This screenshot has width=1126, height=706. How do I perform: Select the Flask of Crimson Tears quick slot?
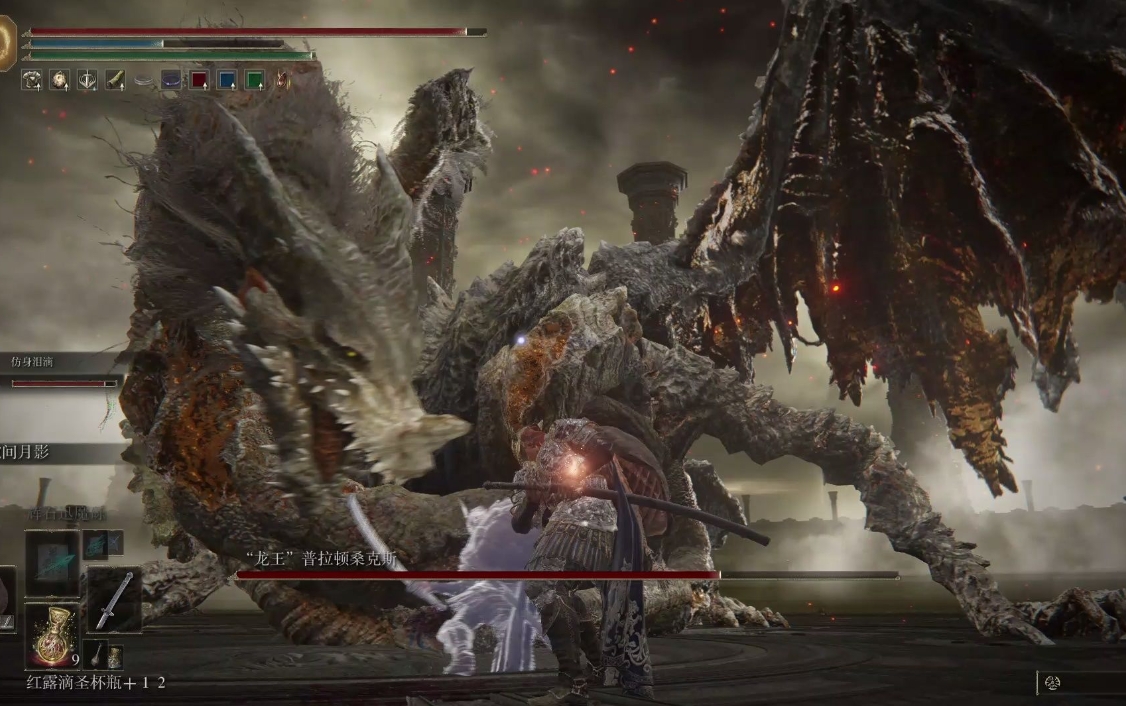click(52, 635)
